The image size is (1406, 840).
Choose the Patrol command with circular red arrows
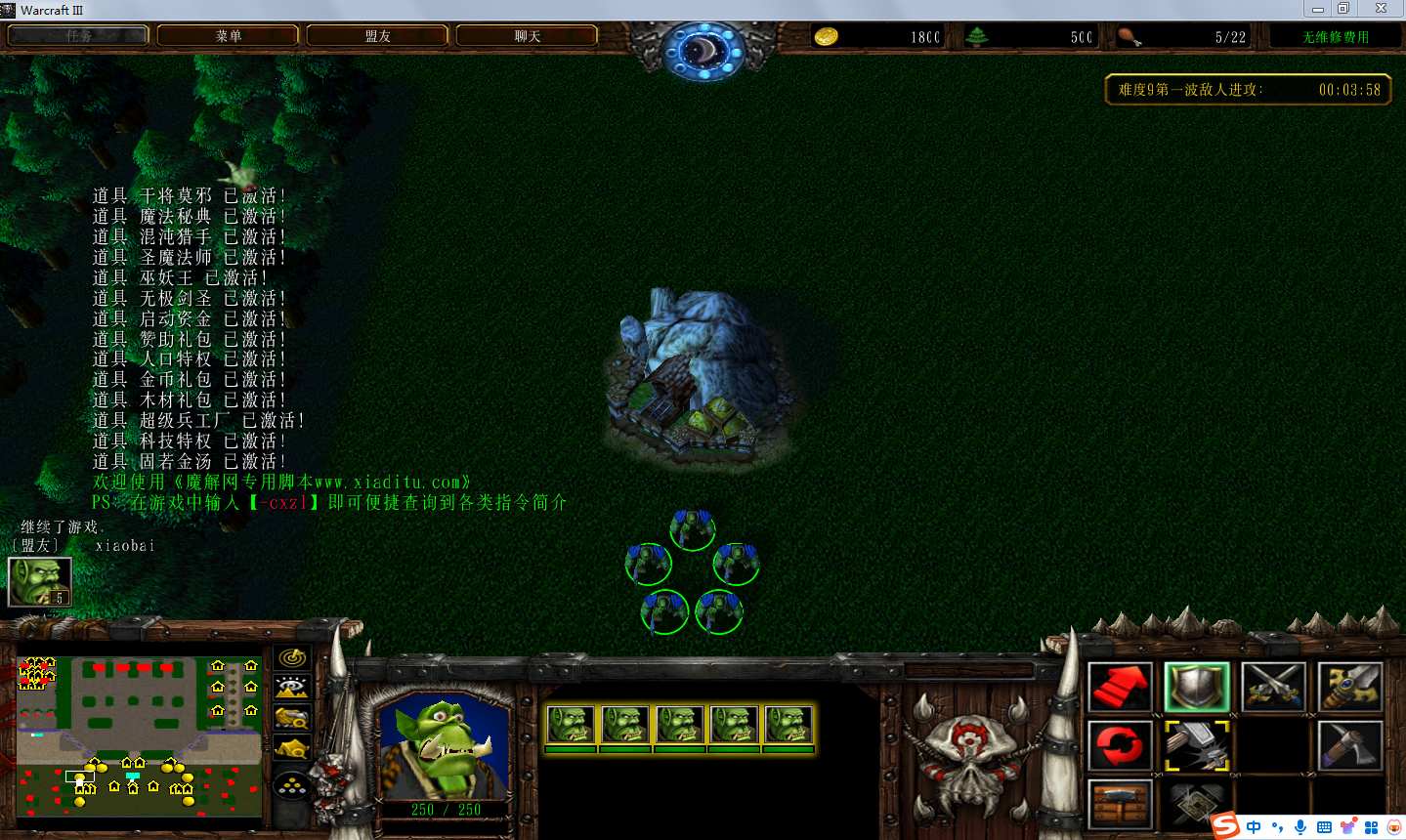1120,746
